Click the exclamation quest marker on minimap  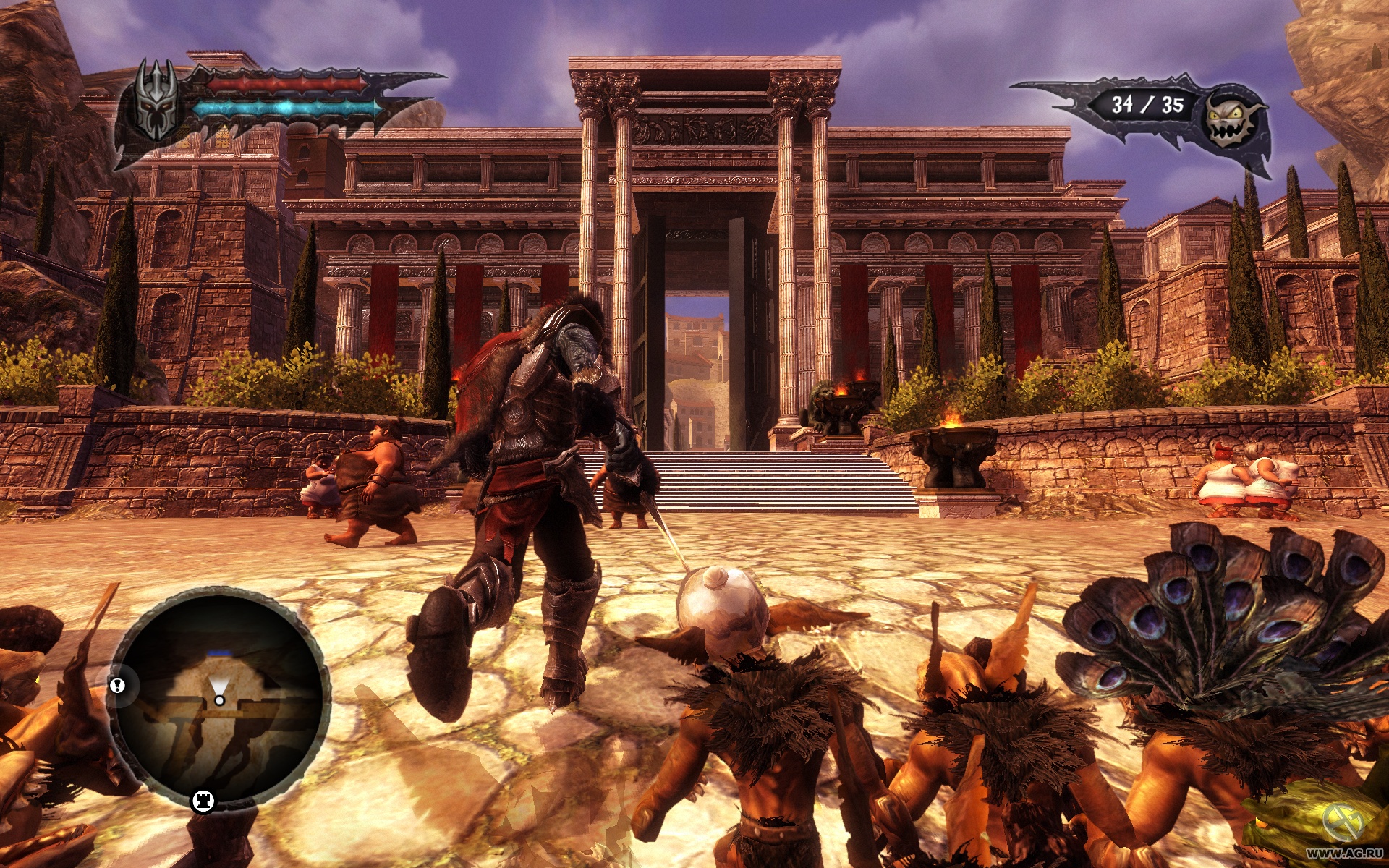click(x=117, y=685)
